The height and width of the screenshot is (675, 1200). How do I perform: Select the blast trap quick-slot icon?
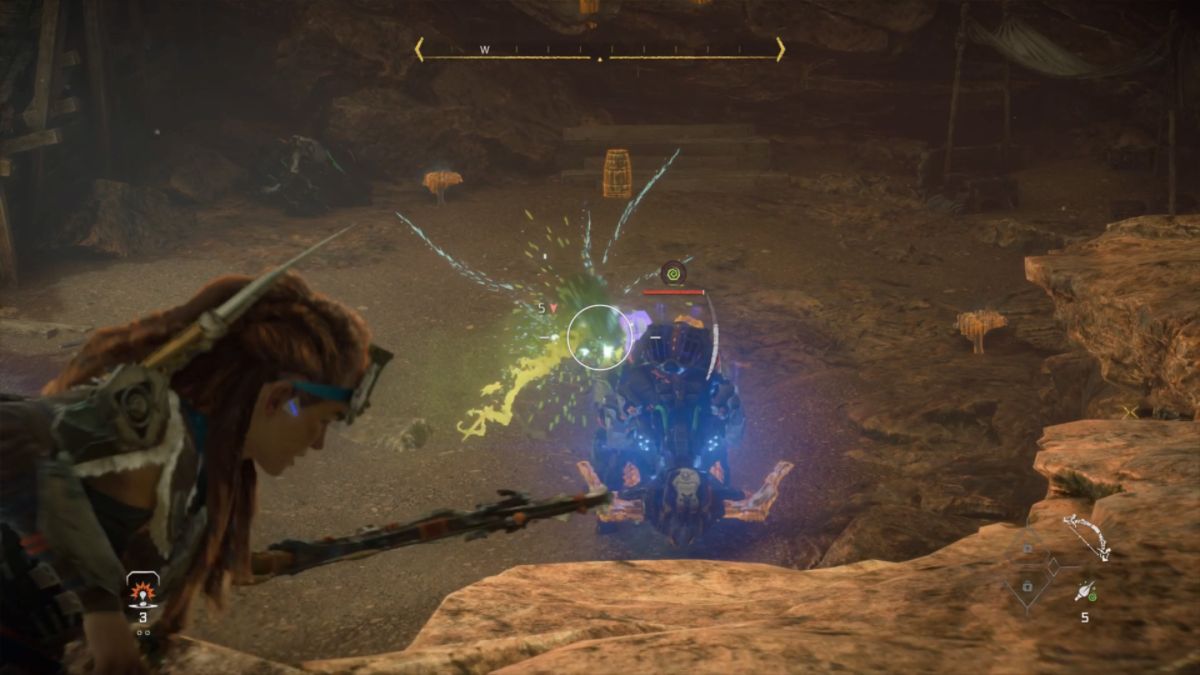142,590
